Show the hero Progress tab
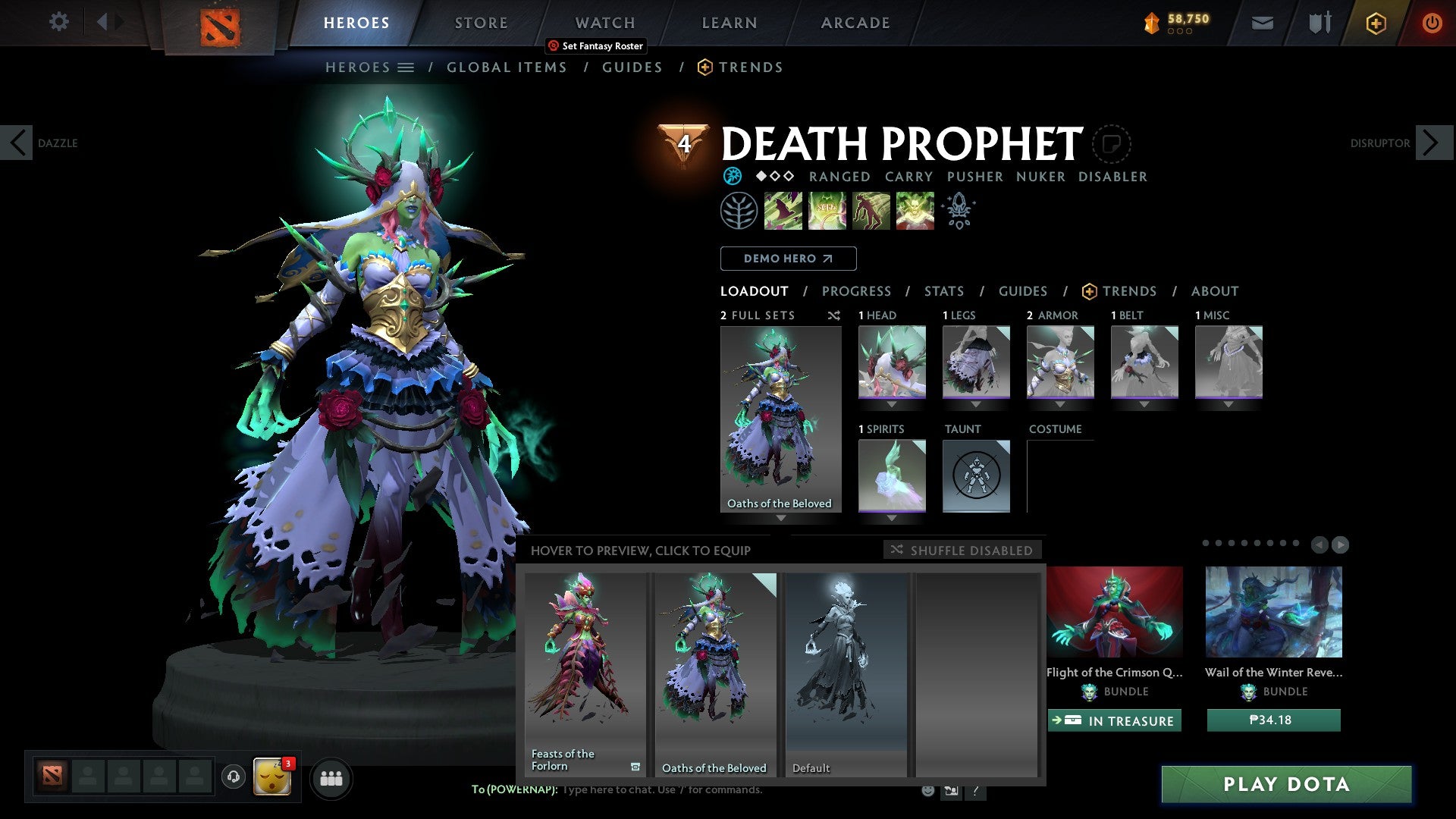Screen dimensions: 1456x819 point(856,291)
